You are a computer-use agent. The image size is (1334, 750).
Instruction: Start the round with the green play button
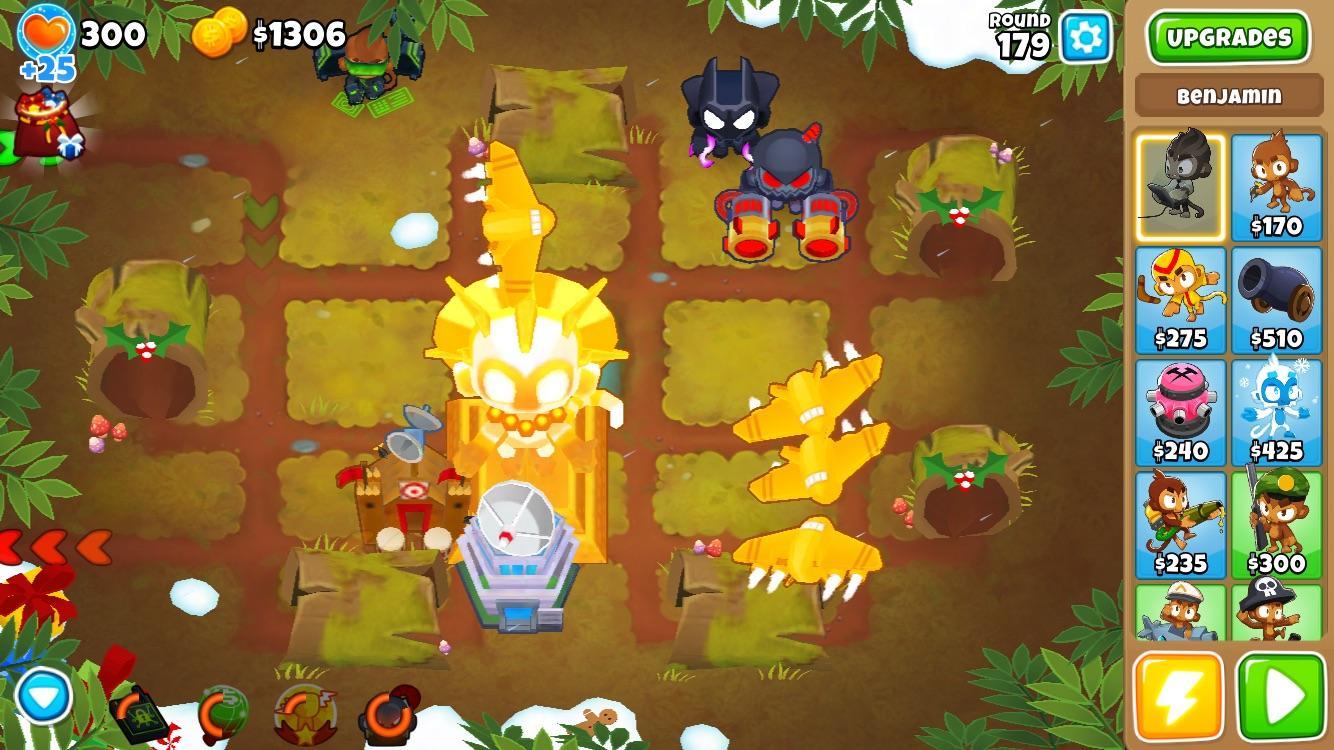pos(1281,696)
